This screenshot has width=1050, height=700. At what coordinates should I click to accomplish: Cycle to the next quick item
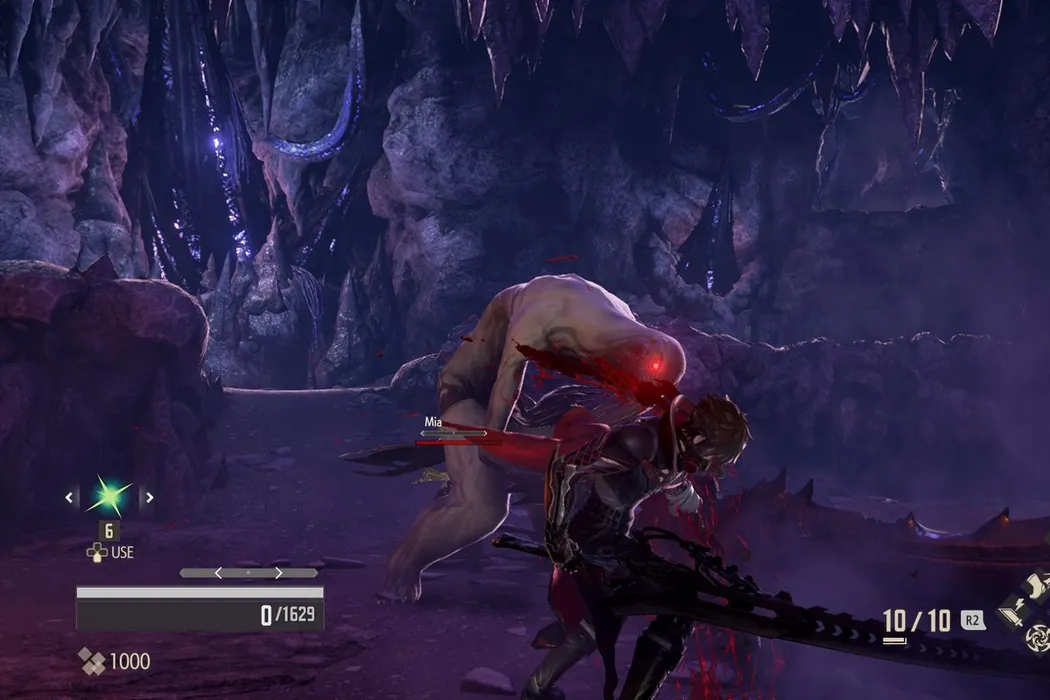[150, 497]
